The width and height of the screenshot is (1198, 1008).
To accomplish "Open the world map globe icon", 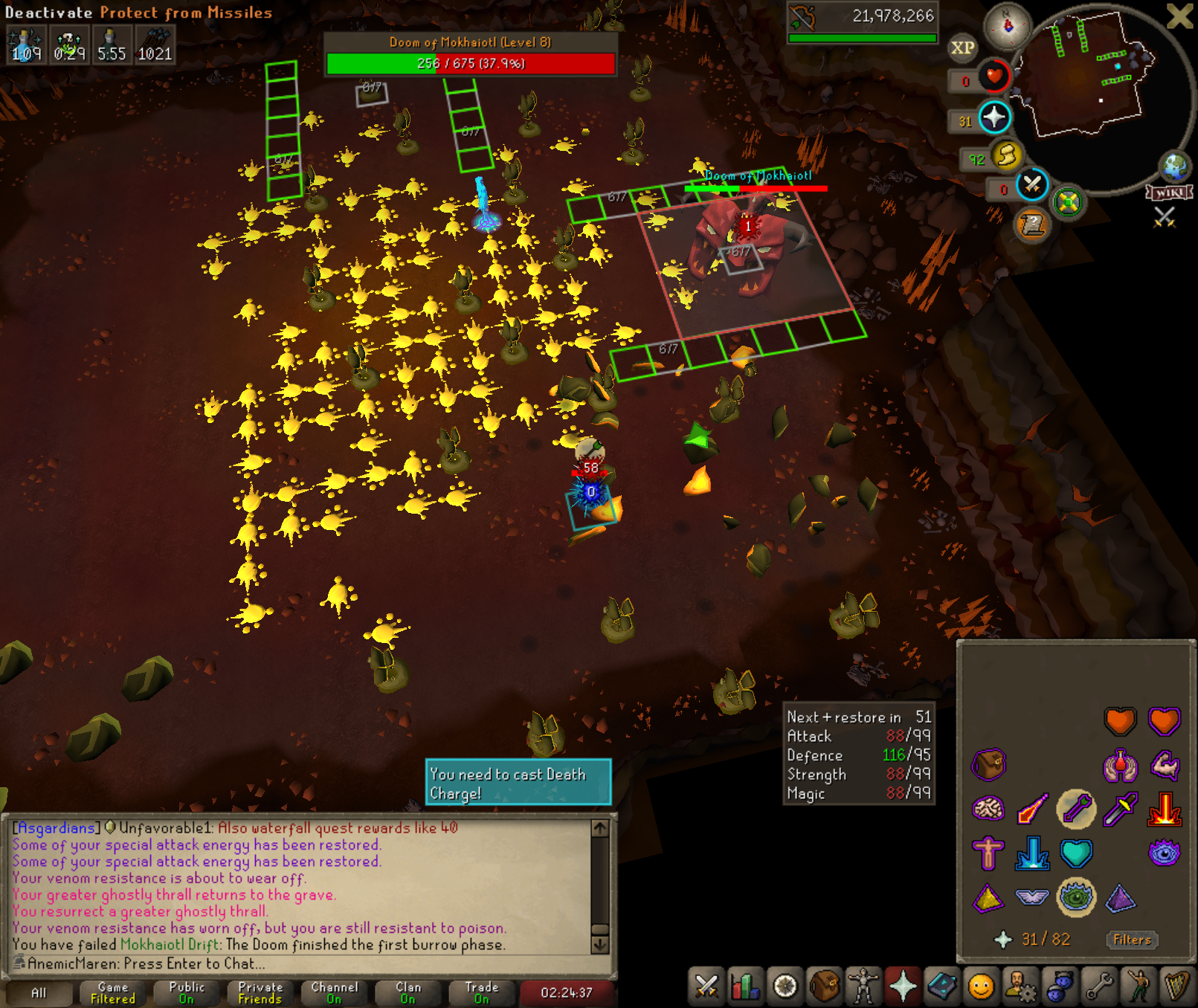I will pos(1175,167).
